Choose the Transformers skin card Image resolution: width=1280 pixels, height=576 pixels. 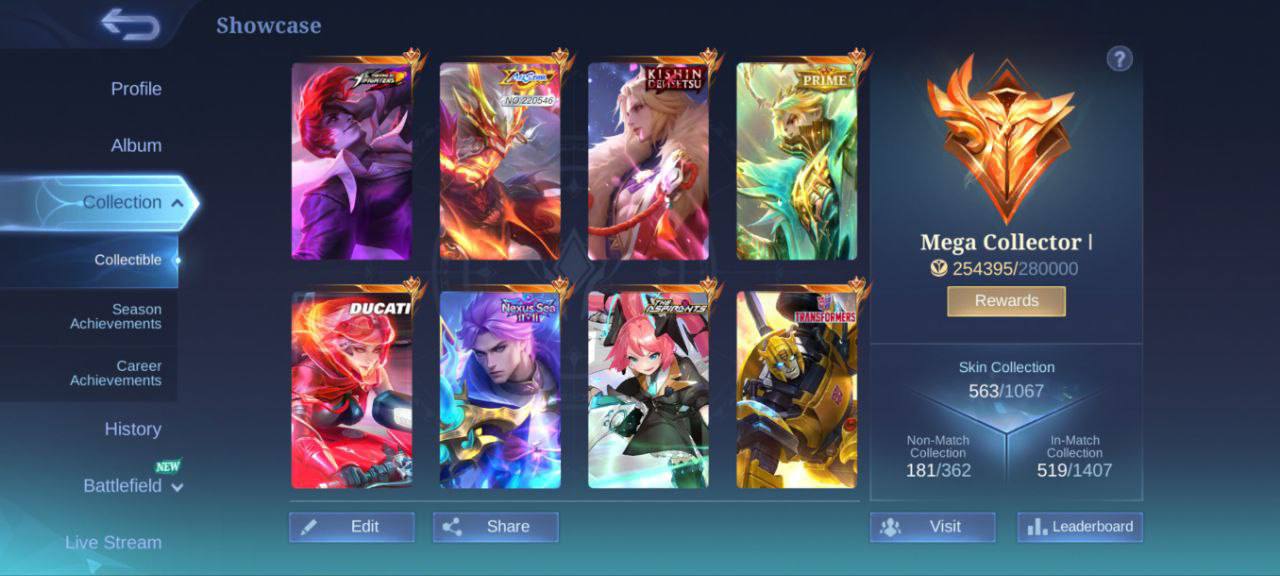click(797, 390)
